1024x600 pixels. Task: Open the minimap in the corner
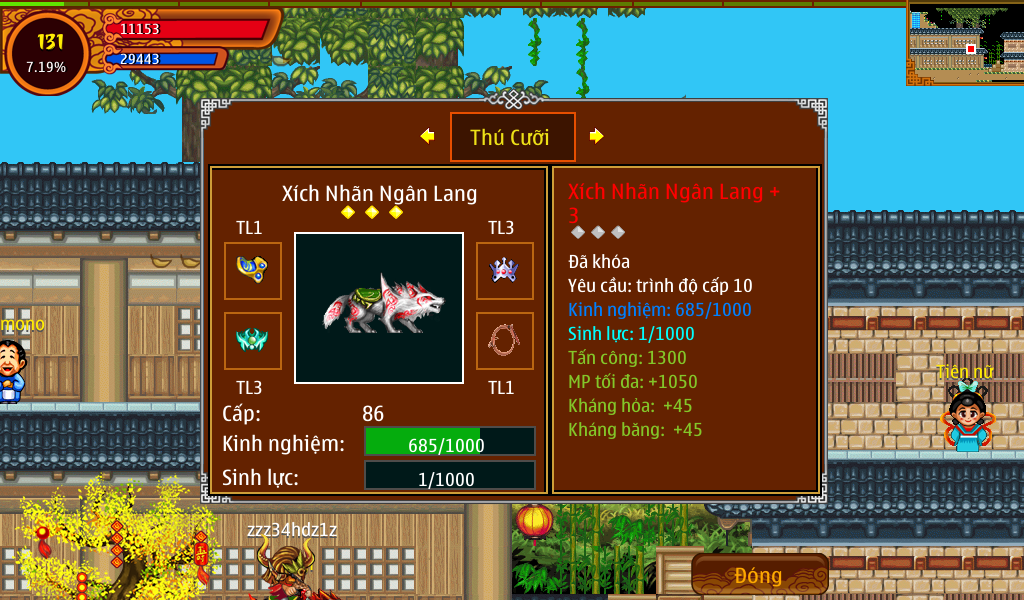[x=964, y=43]
